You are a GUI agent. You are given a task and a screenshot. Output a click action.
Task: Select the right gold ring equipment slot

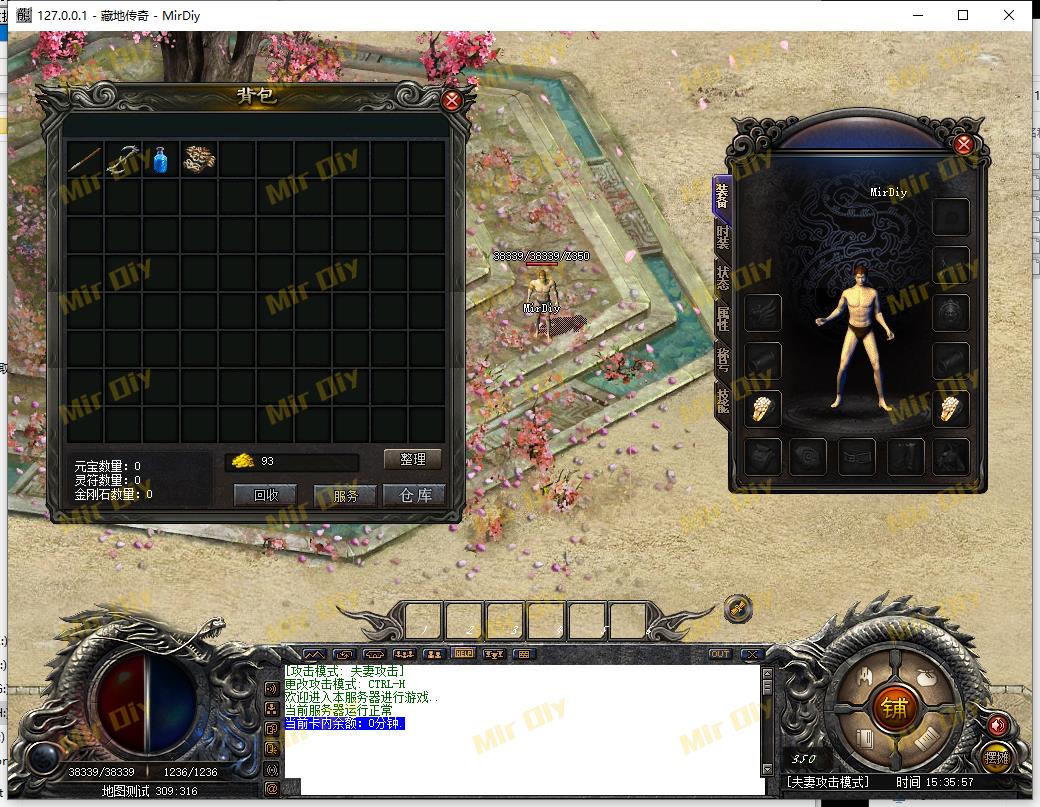tap(951, 409)
